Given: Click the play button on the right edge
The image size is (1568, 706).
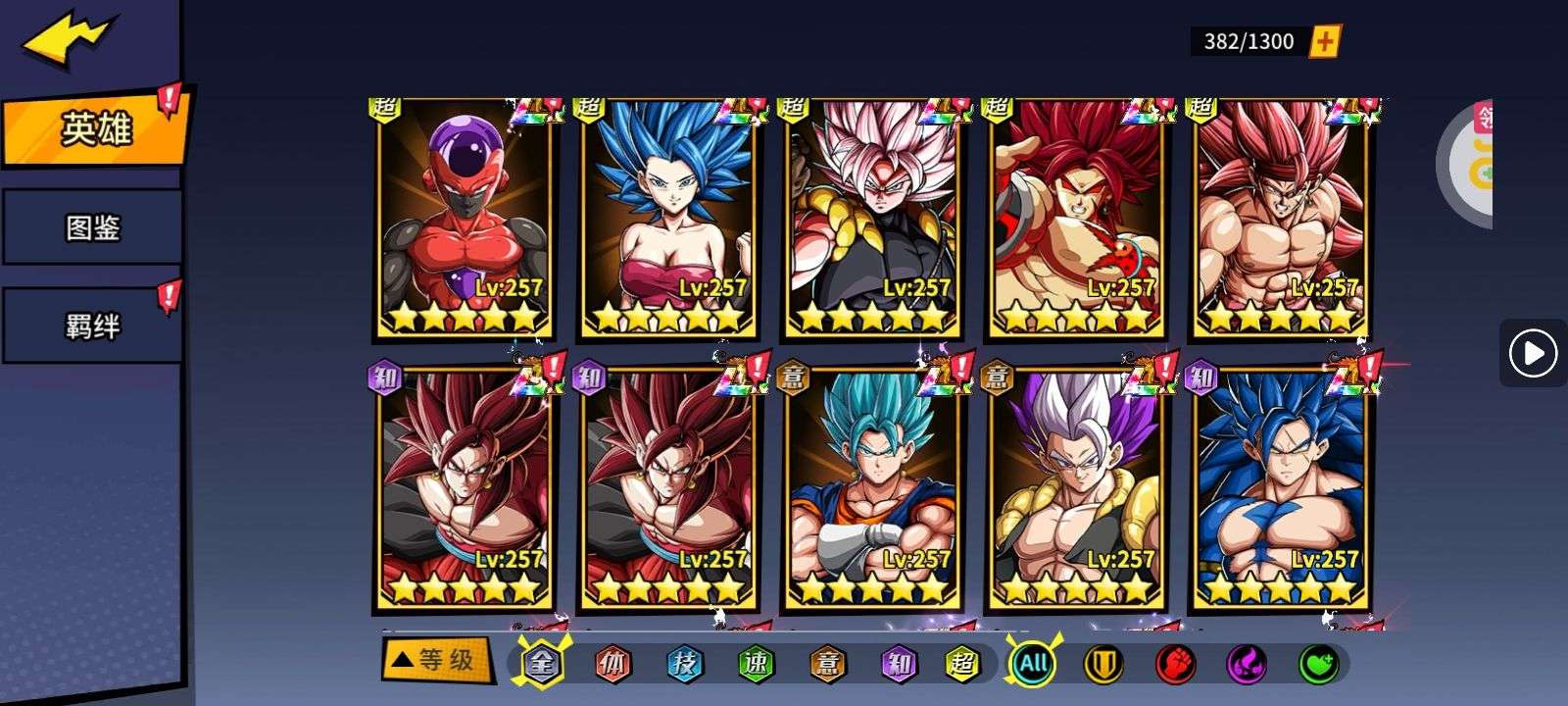Looking at the screenshot, I should (x=1533, y=353).
